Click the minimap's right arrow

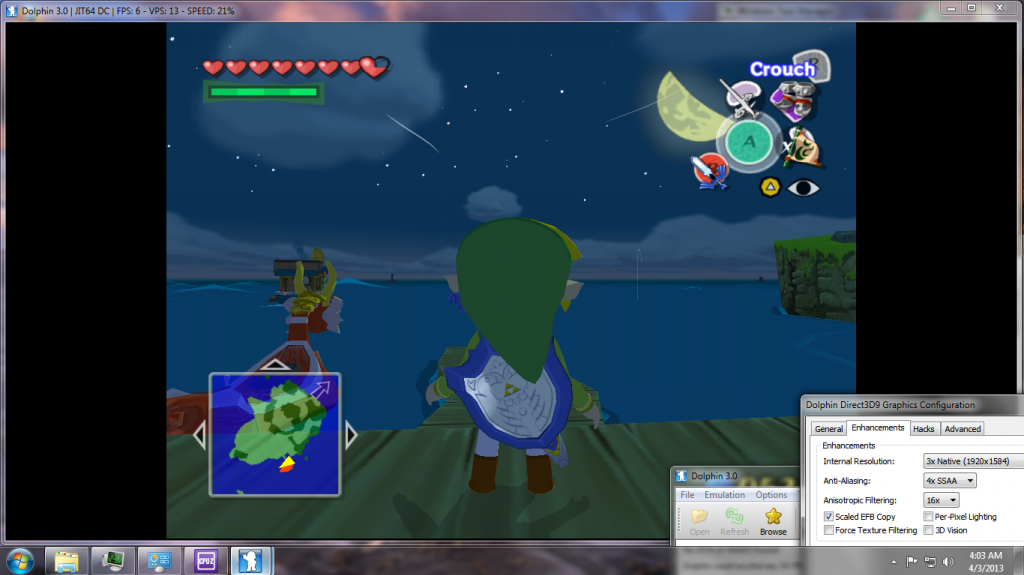(x=351, y=435)
